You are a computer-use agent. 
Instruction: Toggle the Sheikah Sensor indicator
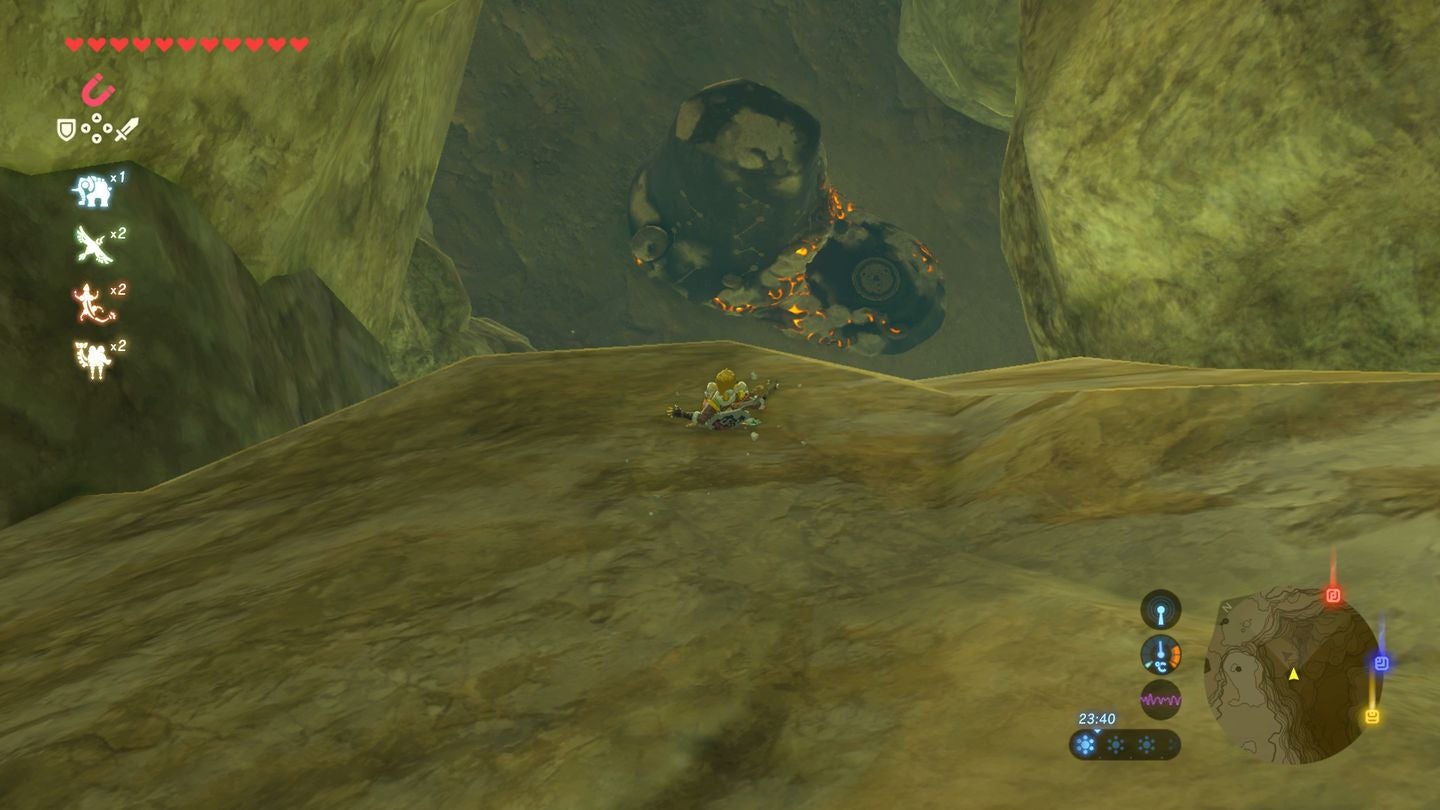pos(1159,610)
